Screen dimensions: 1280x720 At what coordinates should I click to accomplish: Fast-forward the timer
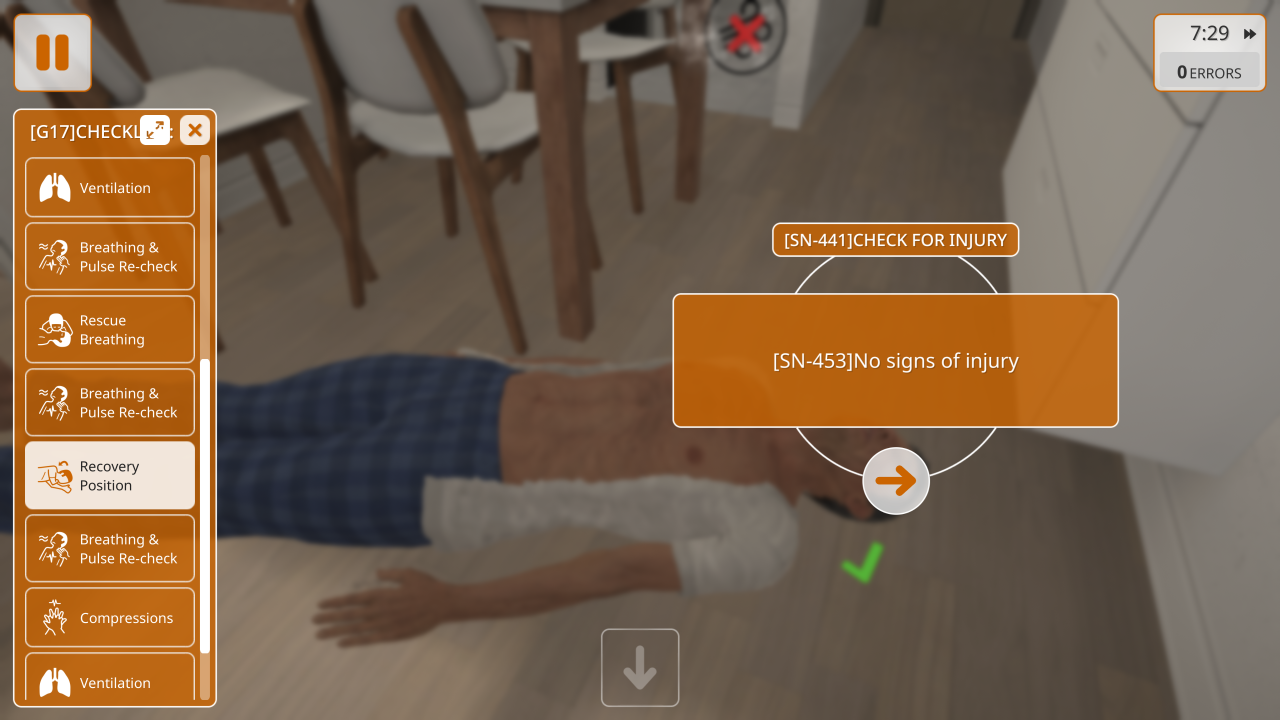click(1250, 34)
